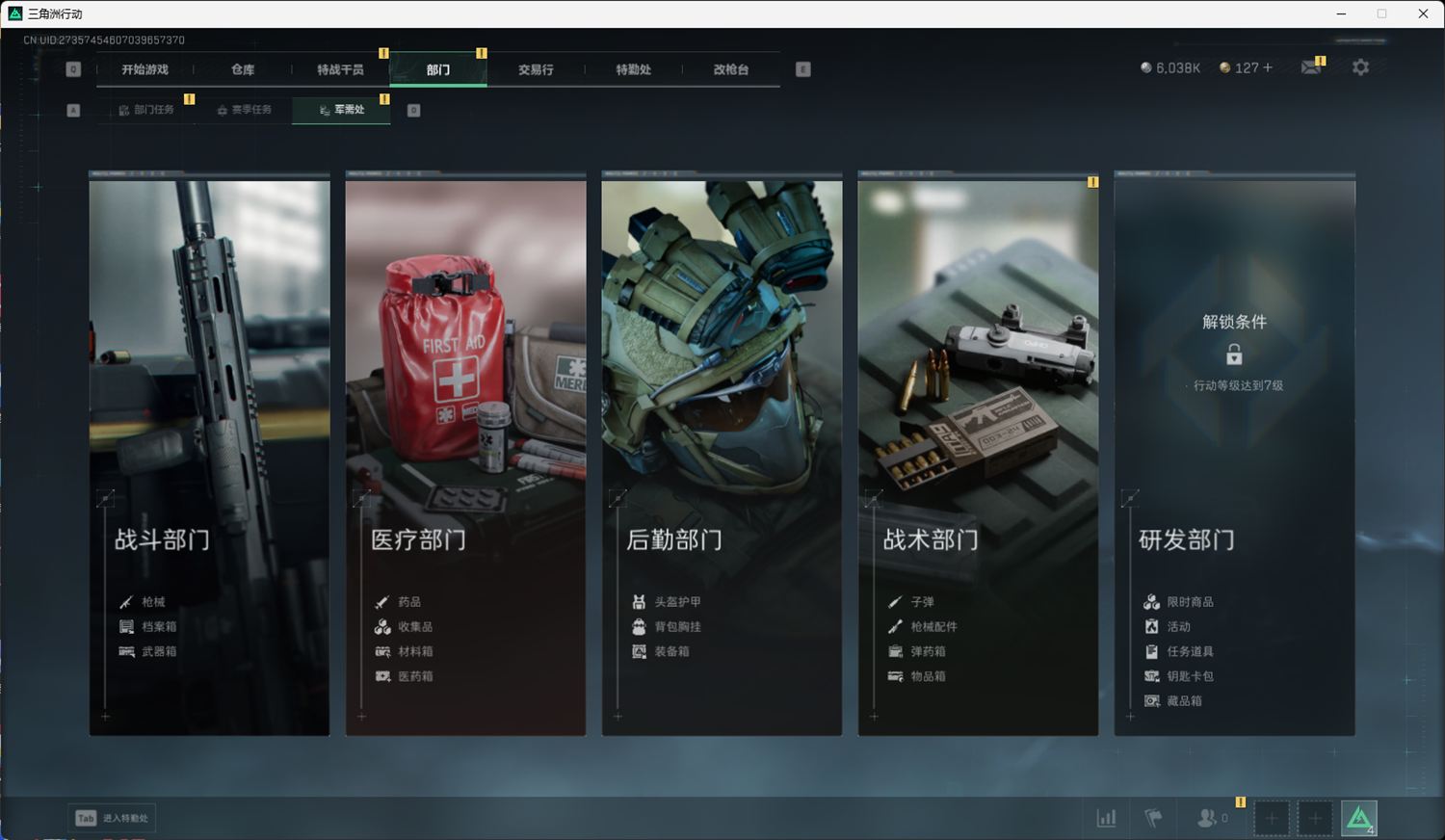The width and height of the screenshot is (1445, 840).
Task: Choose the 医疗部门 department card
Action: click(465, 453)
